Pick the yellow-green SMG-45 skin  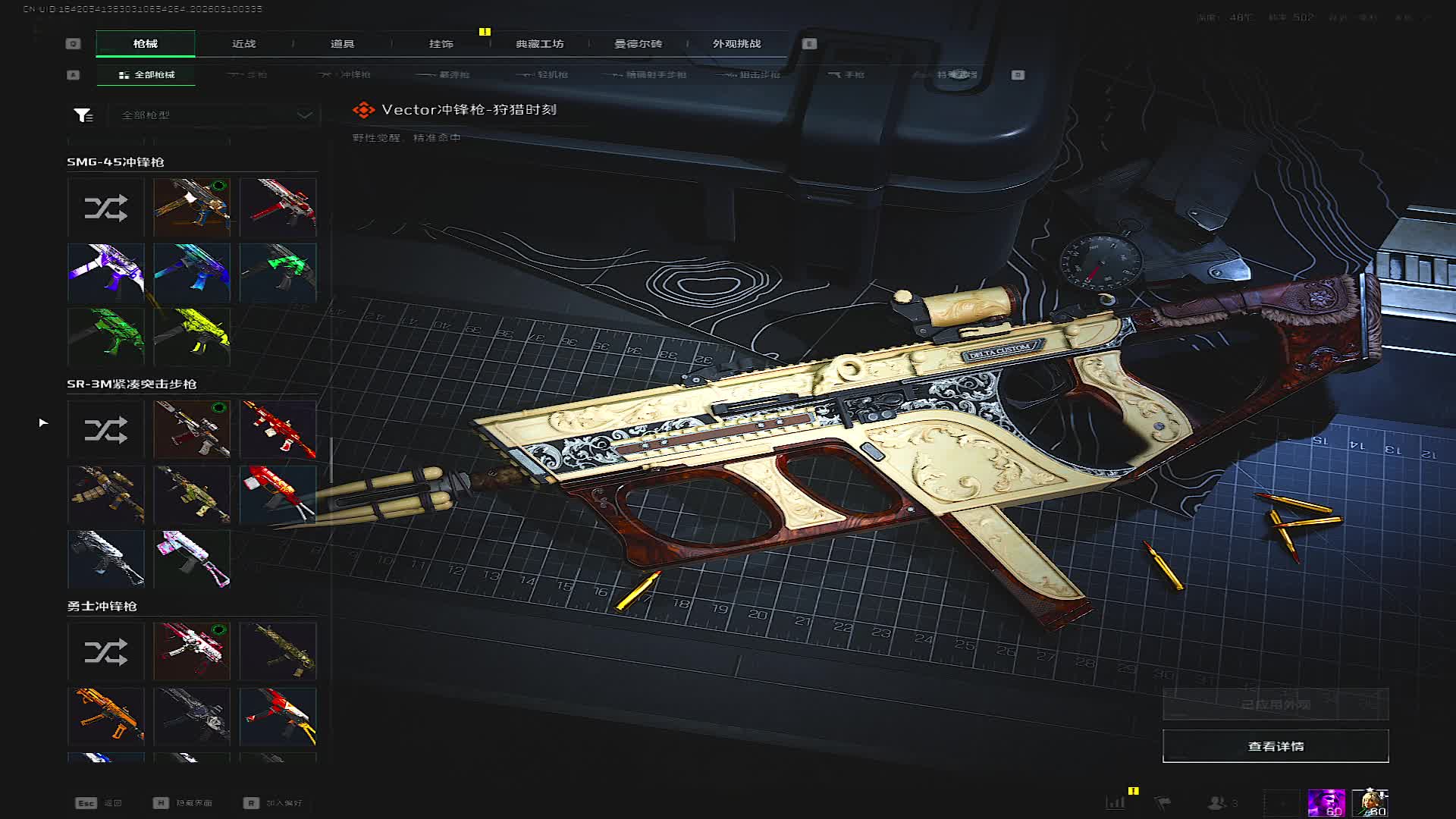pyautogui.click(x=192, y=336)
